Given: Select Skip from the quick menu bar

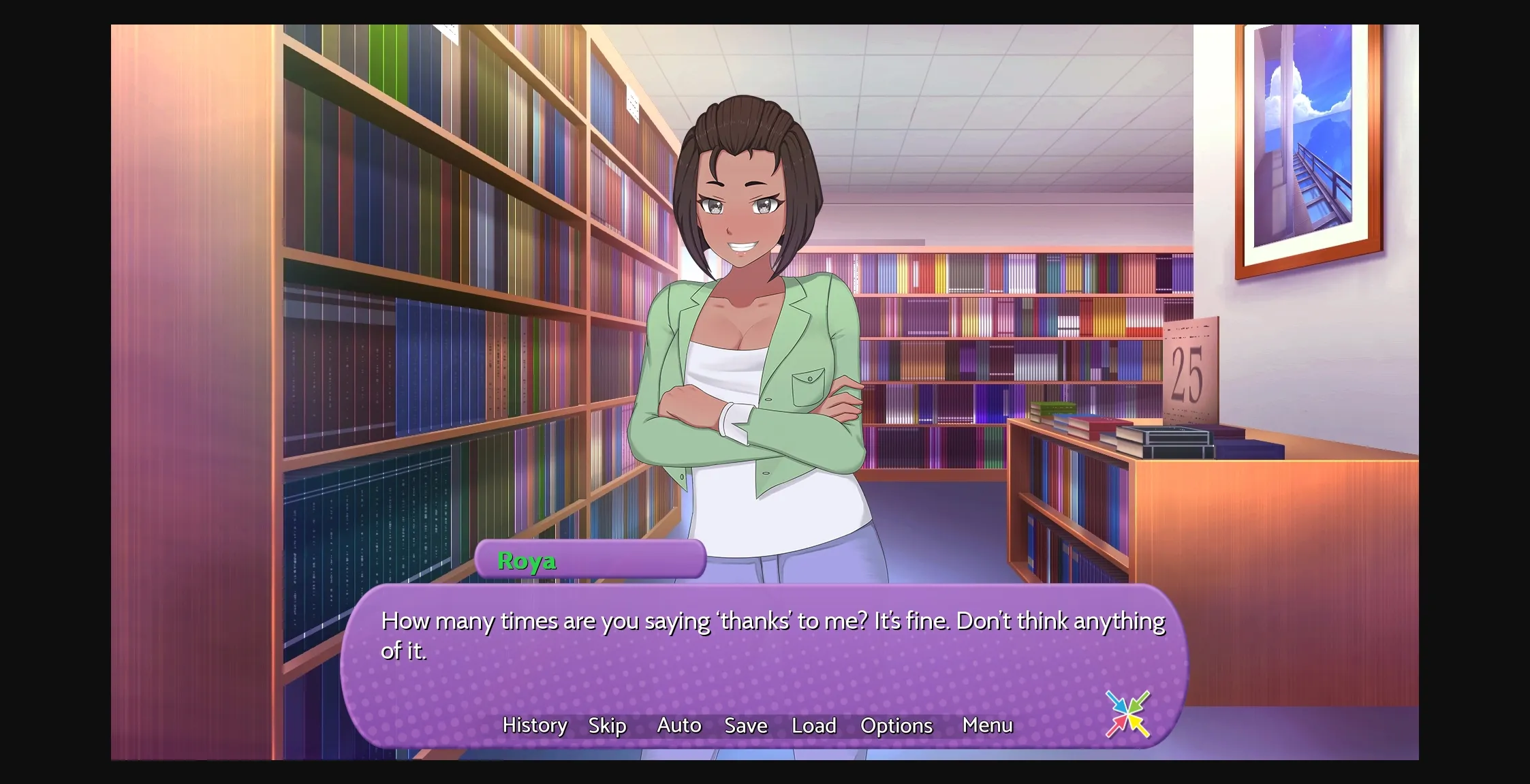Looking at the screenshot, I should click(607, 725).
